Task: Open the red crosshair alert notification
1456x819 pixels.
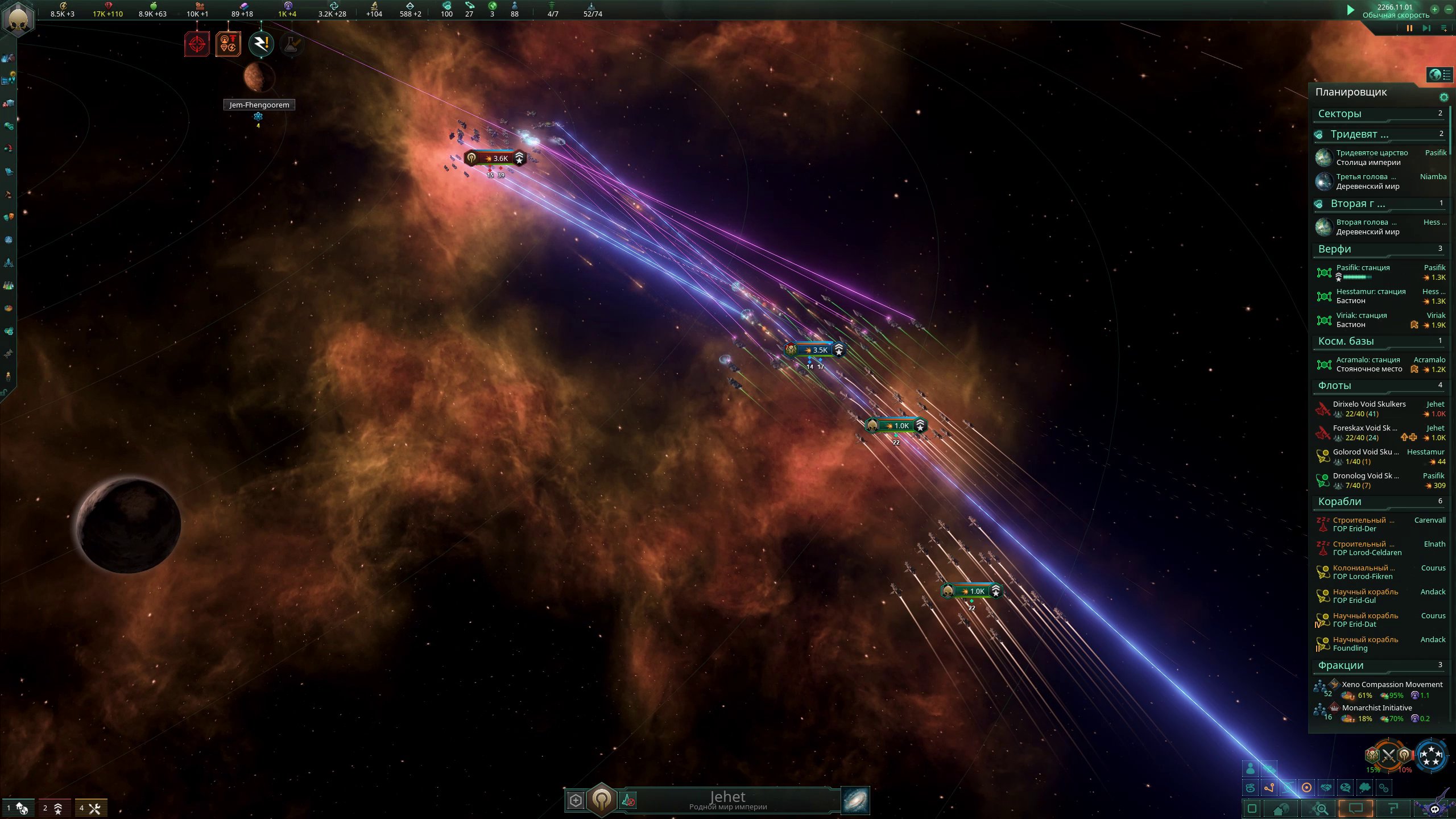Action: 197,44
